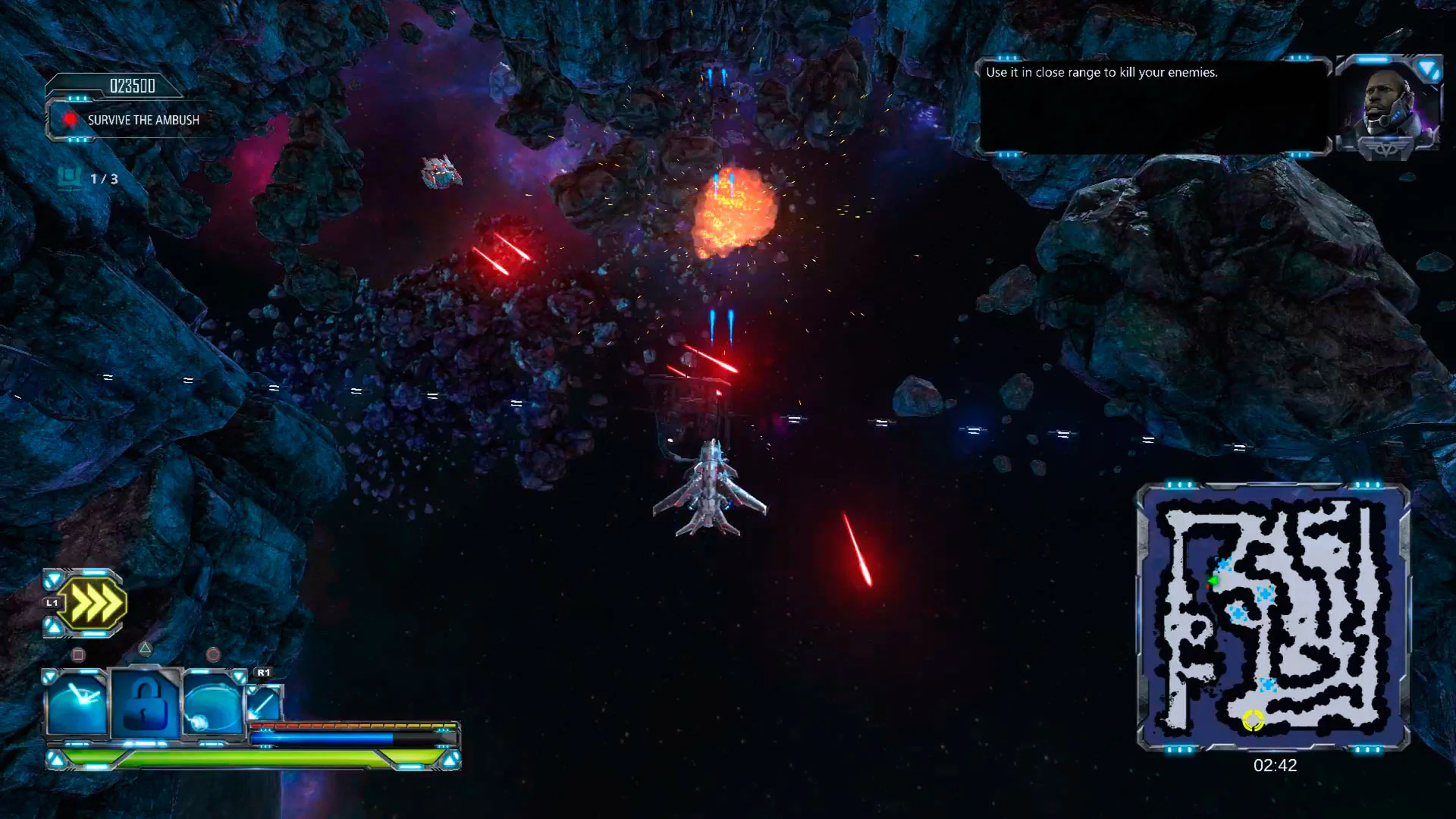1456x819 pixels.
Task: Click the Triangle button prompt above locked slot
Action: click(145, 650)
